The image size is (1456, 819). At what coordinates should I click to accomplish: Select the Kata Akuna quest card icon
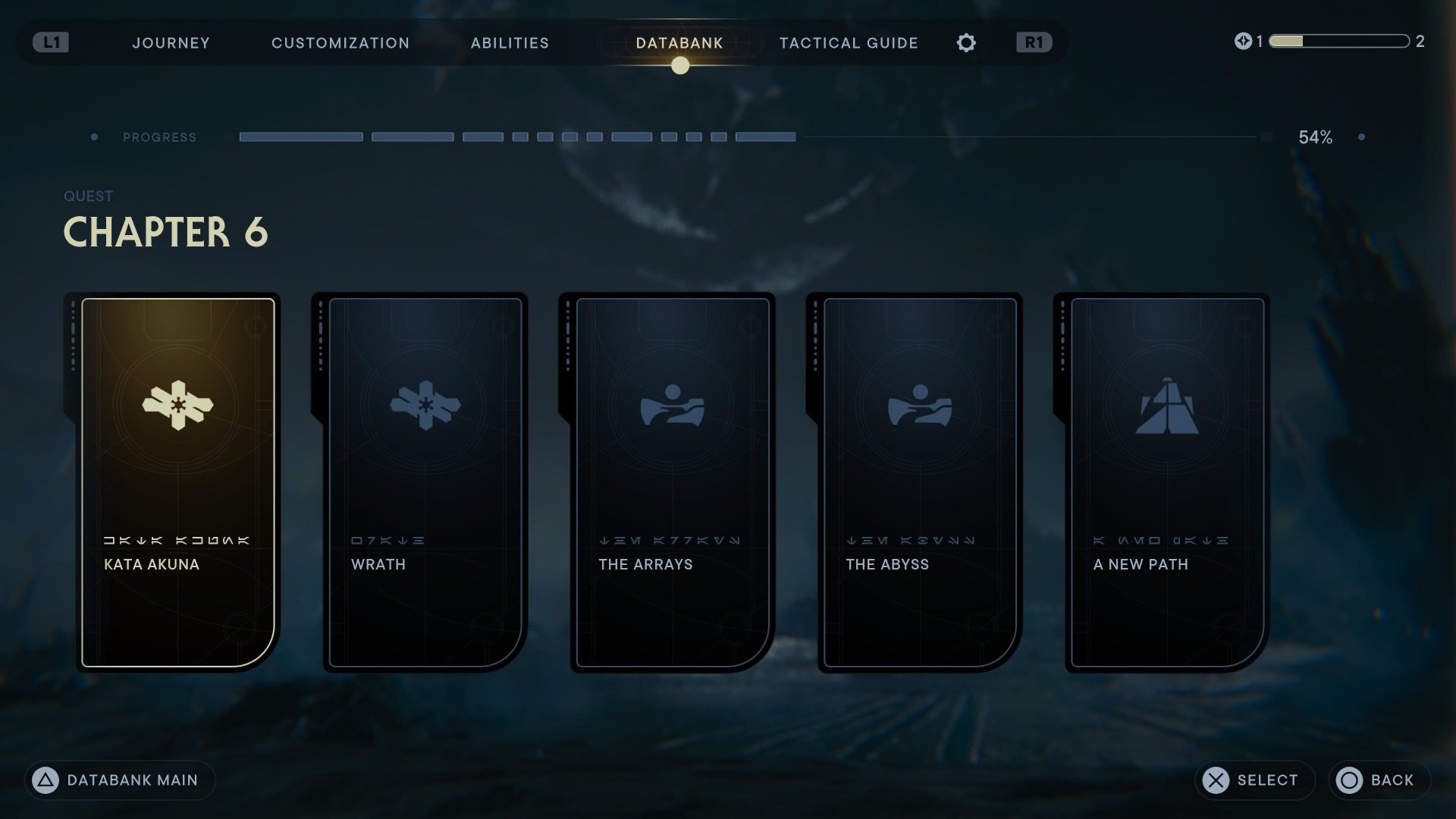177,407
